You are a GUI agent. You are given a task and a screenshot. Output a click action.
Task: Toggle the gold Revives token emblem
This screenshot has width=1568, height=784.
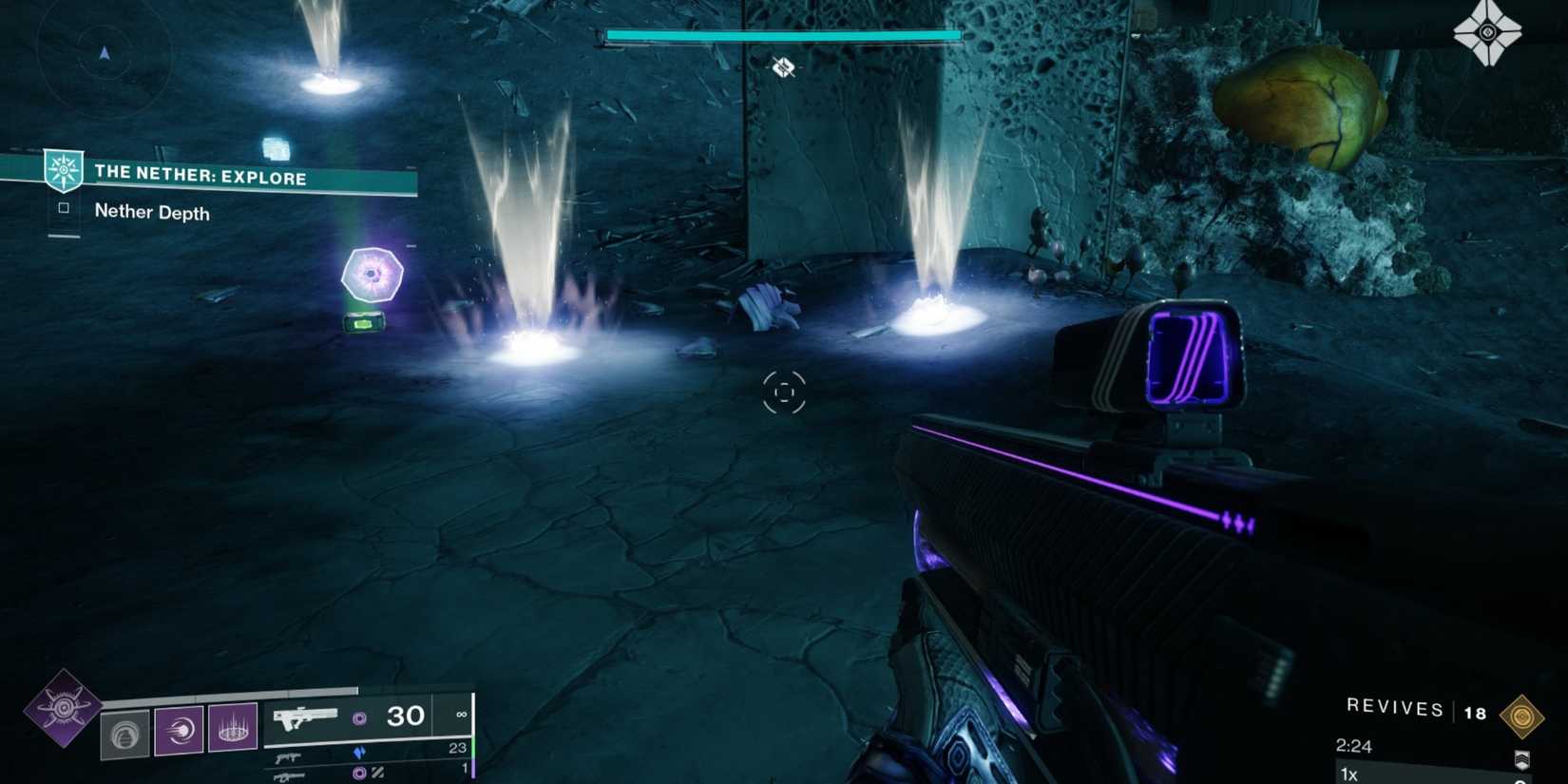point(1522,715)
